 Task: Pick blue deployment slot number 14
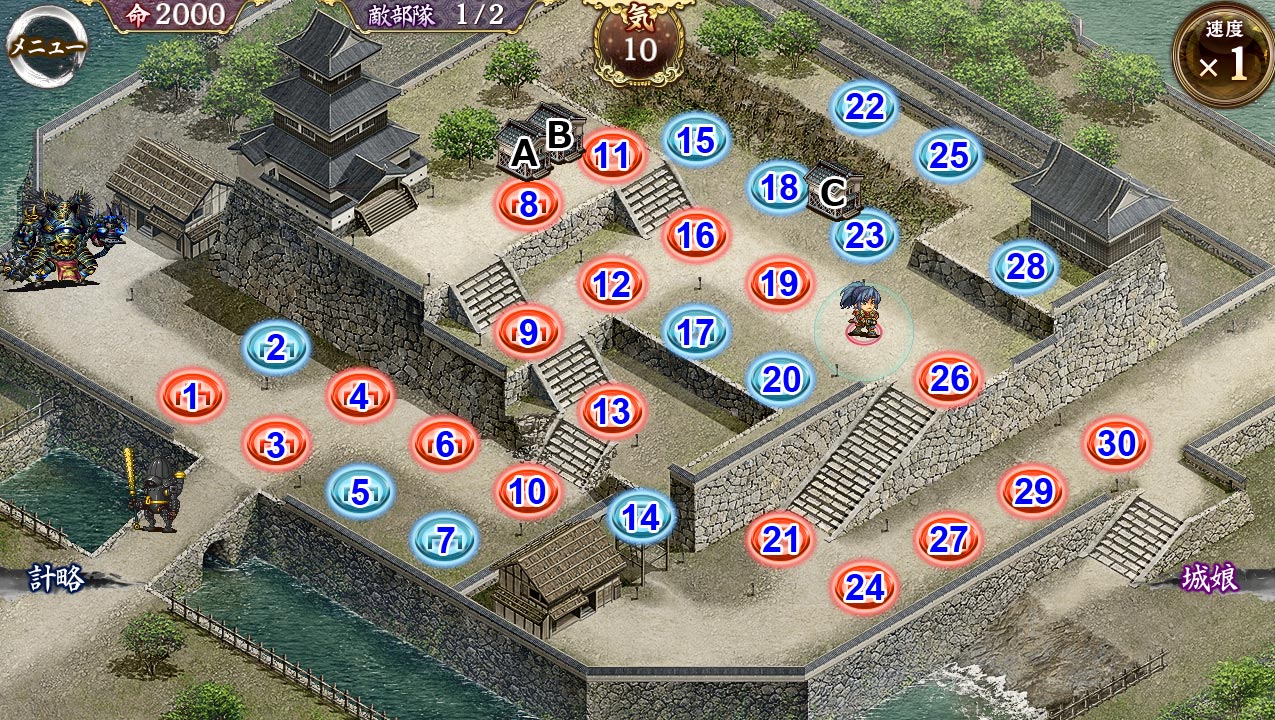tap(641, 516)
